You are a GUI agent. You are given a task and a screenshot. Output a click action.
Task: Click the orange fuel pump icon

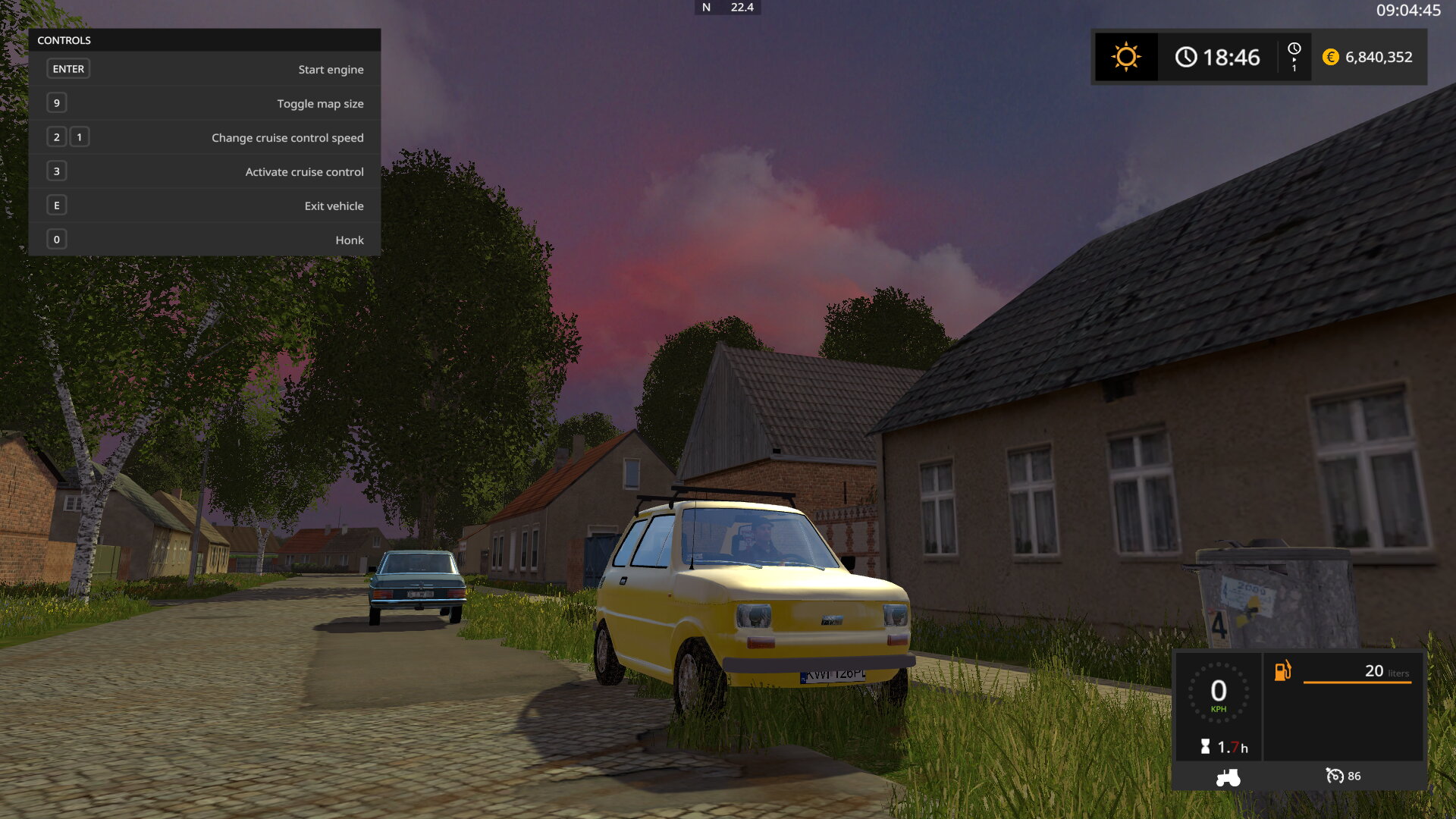1282,670
